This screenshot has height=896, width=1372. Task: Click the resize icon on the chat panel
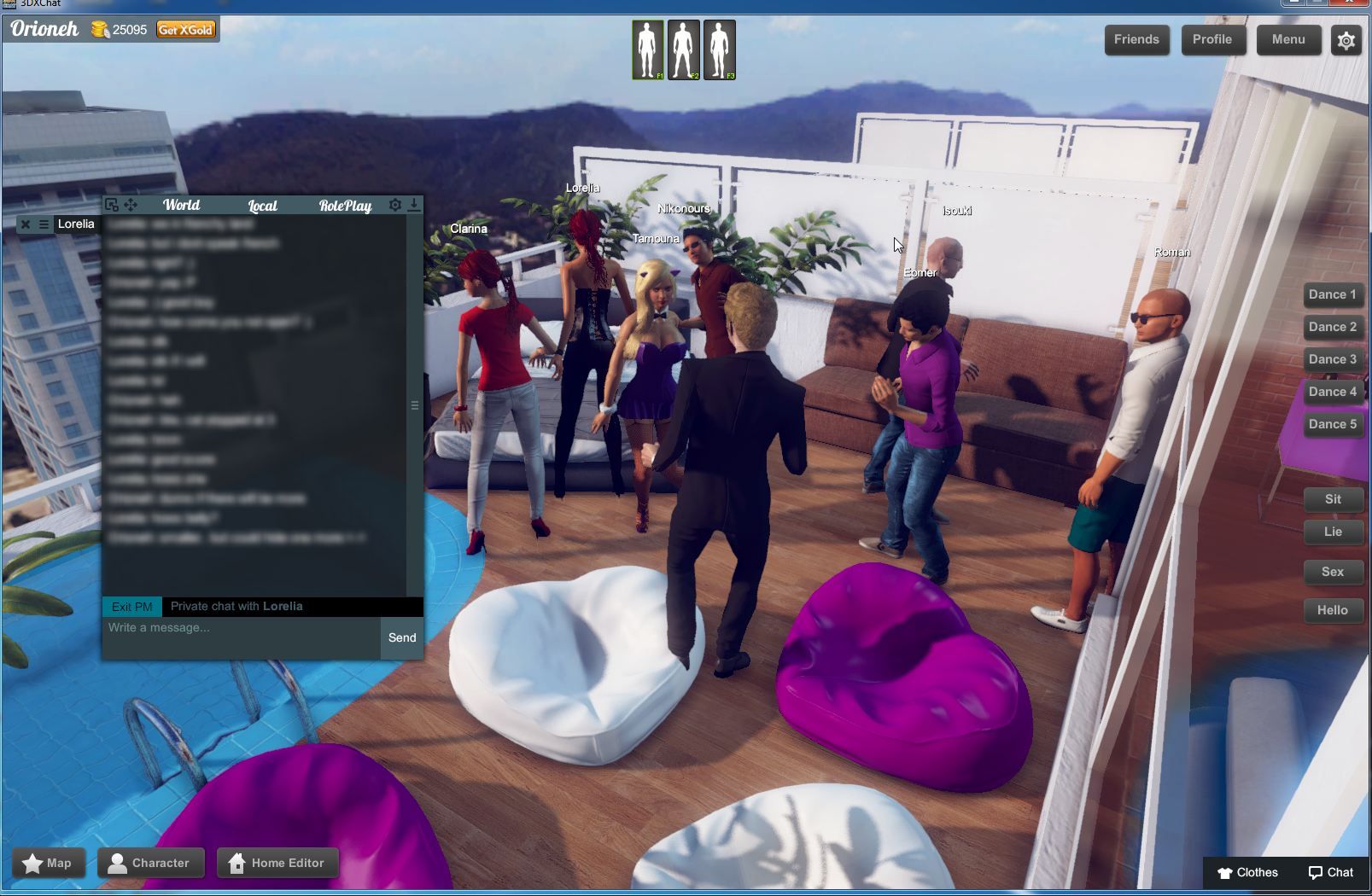point(112,205)
